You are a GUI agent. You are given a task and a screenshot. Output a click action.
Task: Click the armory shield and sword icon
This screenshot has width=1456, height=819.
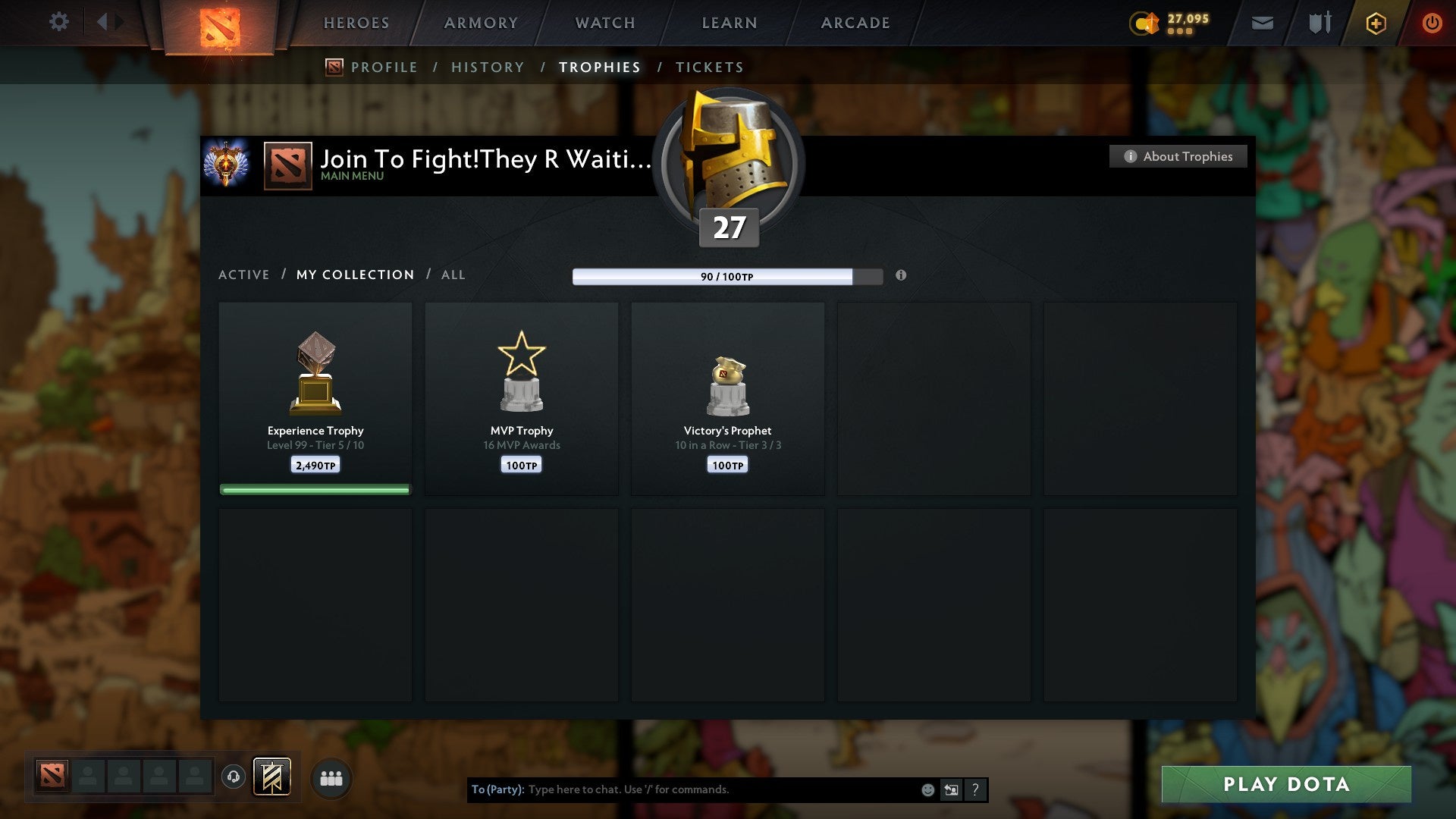tap(1319, 23)
